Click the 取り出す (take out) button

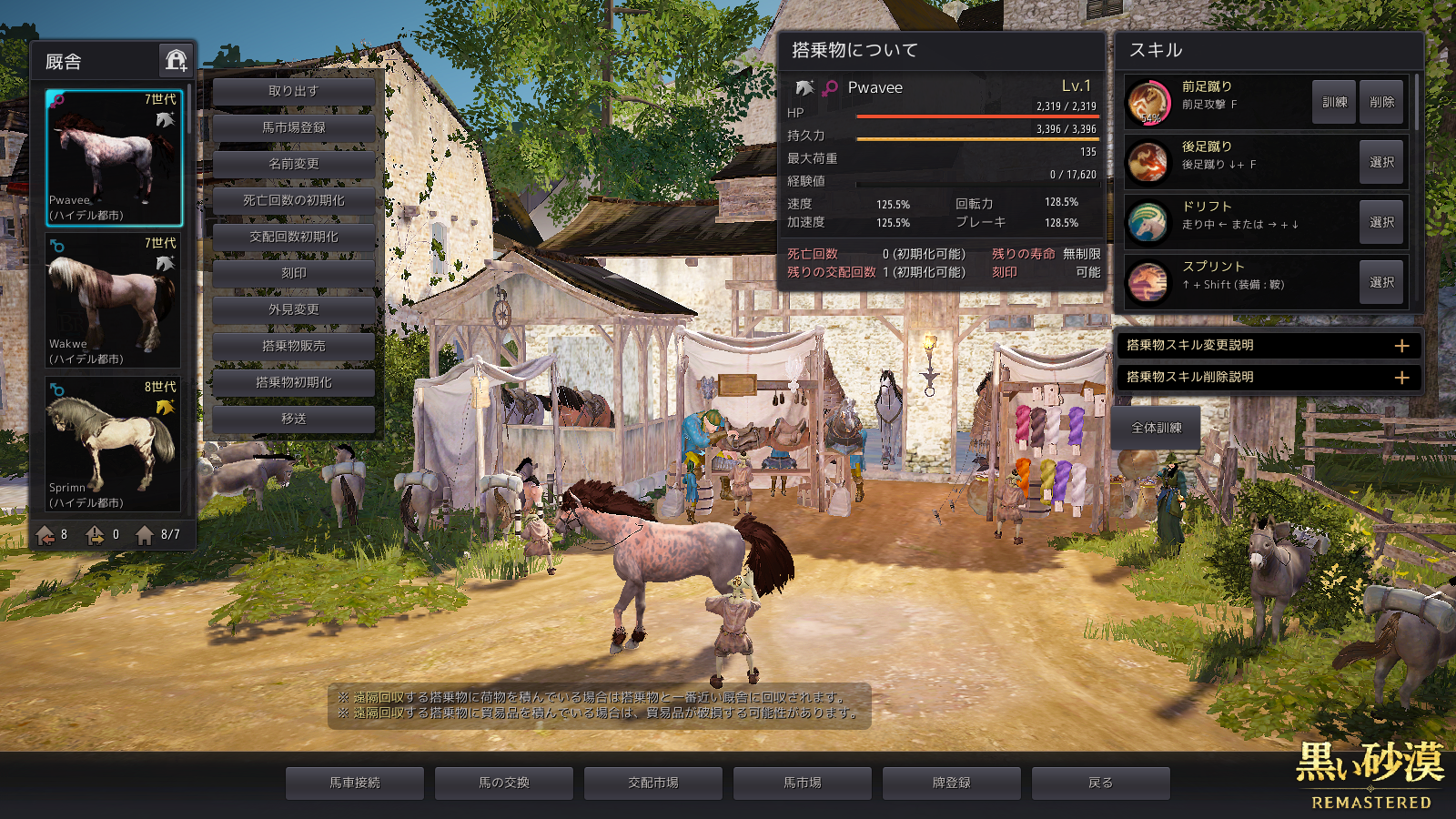coord(293,91)
